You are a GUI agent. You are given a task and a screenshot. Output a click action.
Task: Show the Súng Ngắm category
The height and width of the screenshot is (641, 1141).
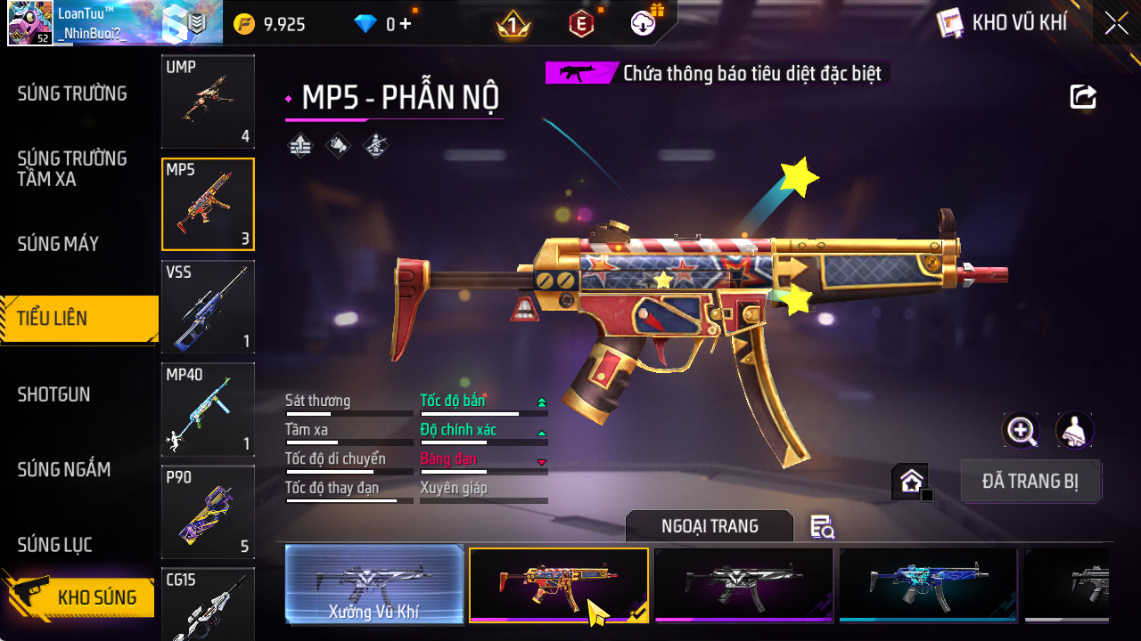(x=64, y=470)
